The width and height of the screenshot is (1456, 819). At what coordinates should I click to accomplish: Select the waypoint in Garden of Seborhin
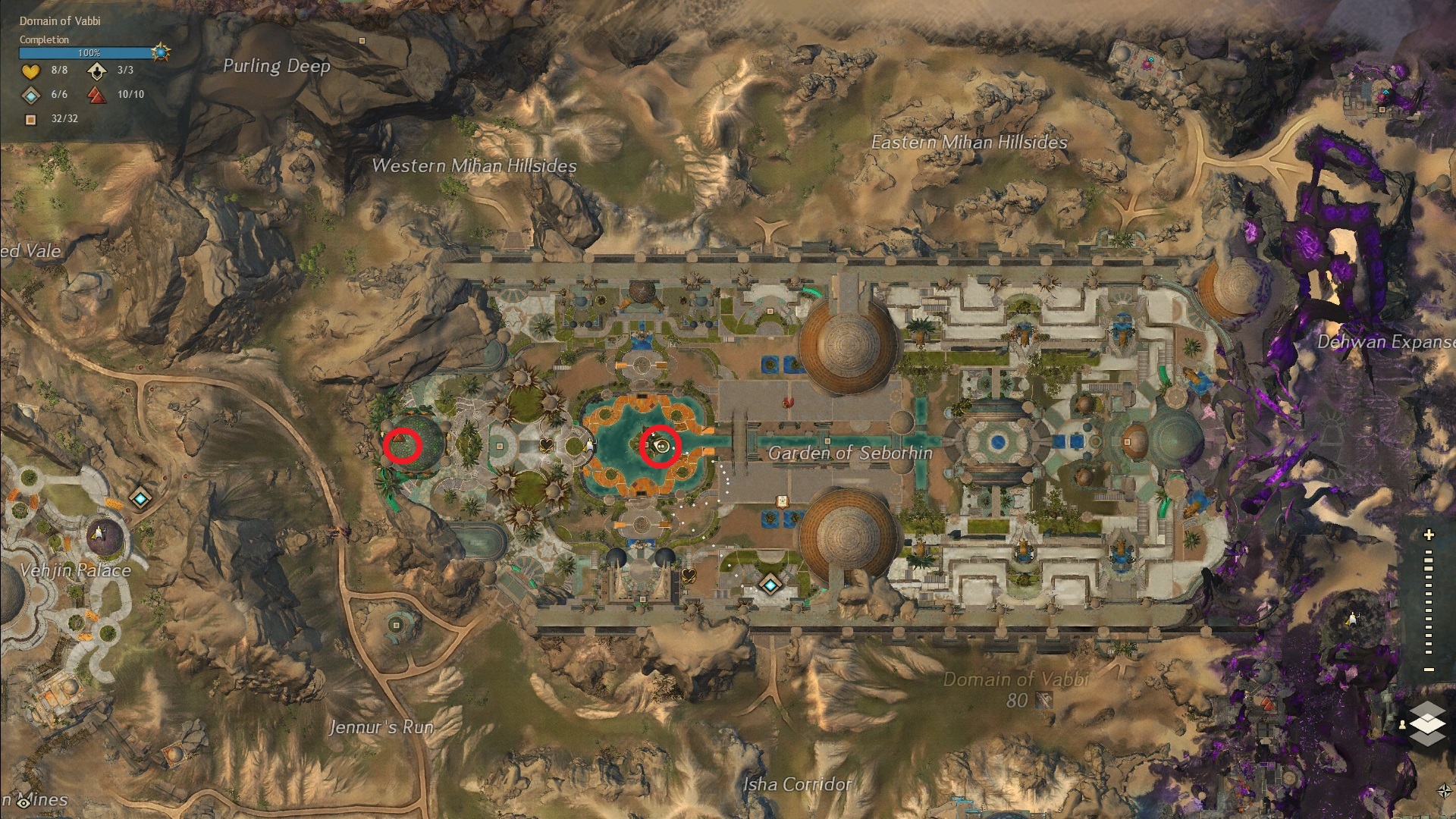tap(770, 585)
